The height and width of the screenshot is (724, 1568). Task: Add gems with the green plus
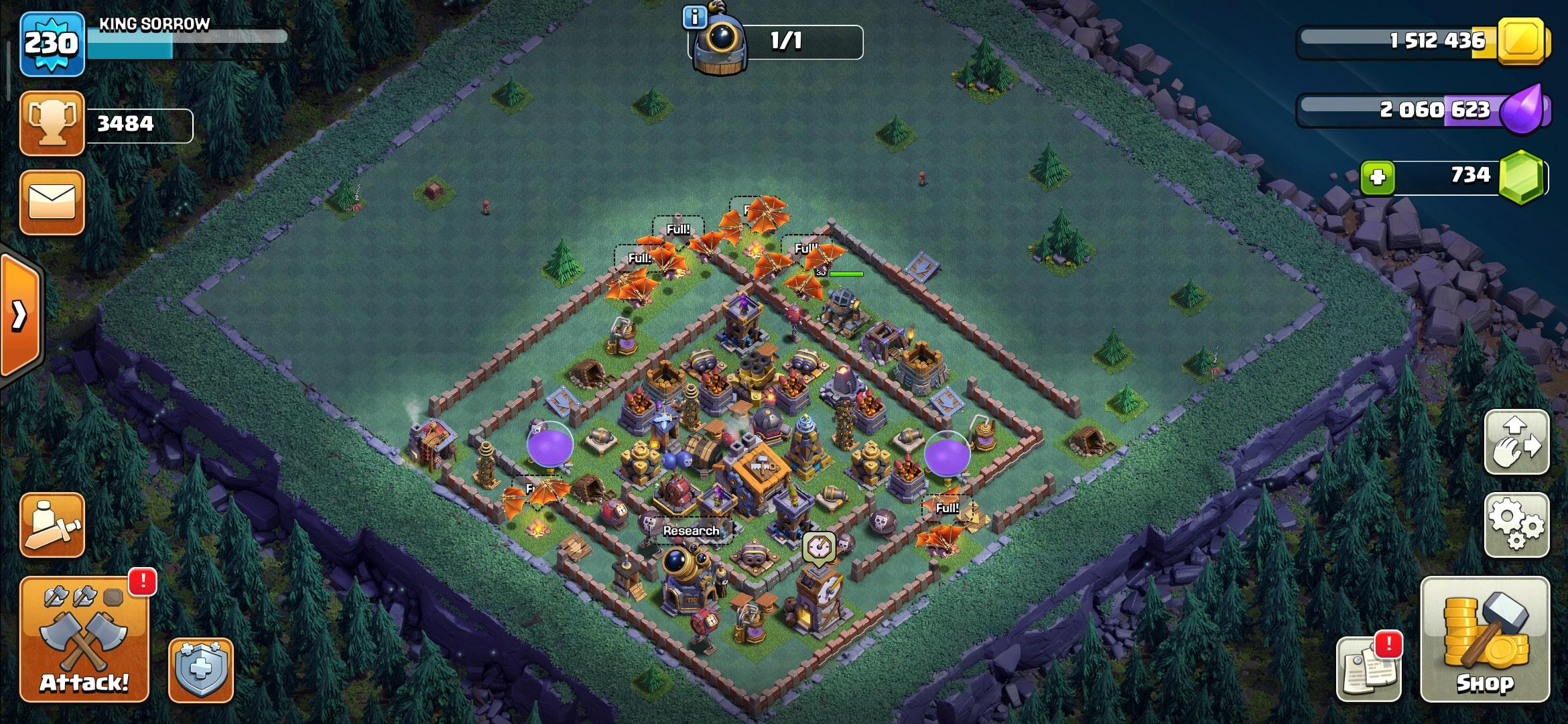tap(1378, 178)
